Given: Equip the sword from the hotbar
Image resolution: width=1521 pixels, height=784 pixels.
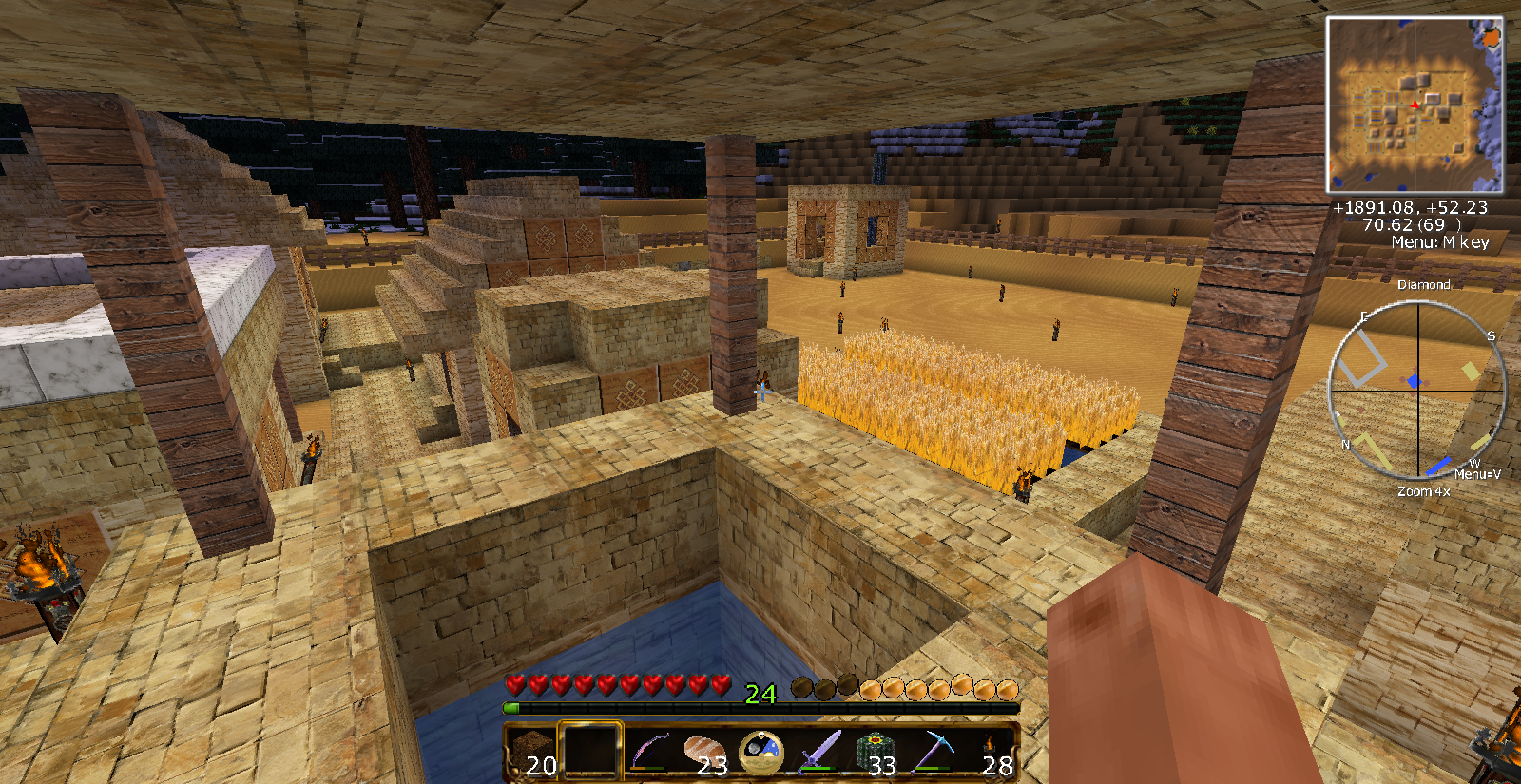Looking at the screenshot, I should tap(818, 751).
